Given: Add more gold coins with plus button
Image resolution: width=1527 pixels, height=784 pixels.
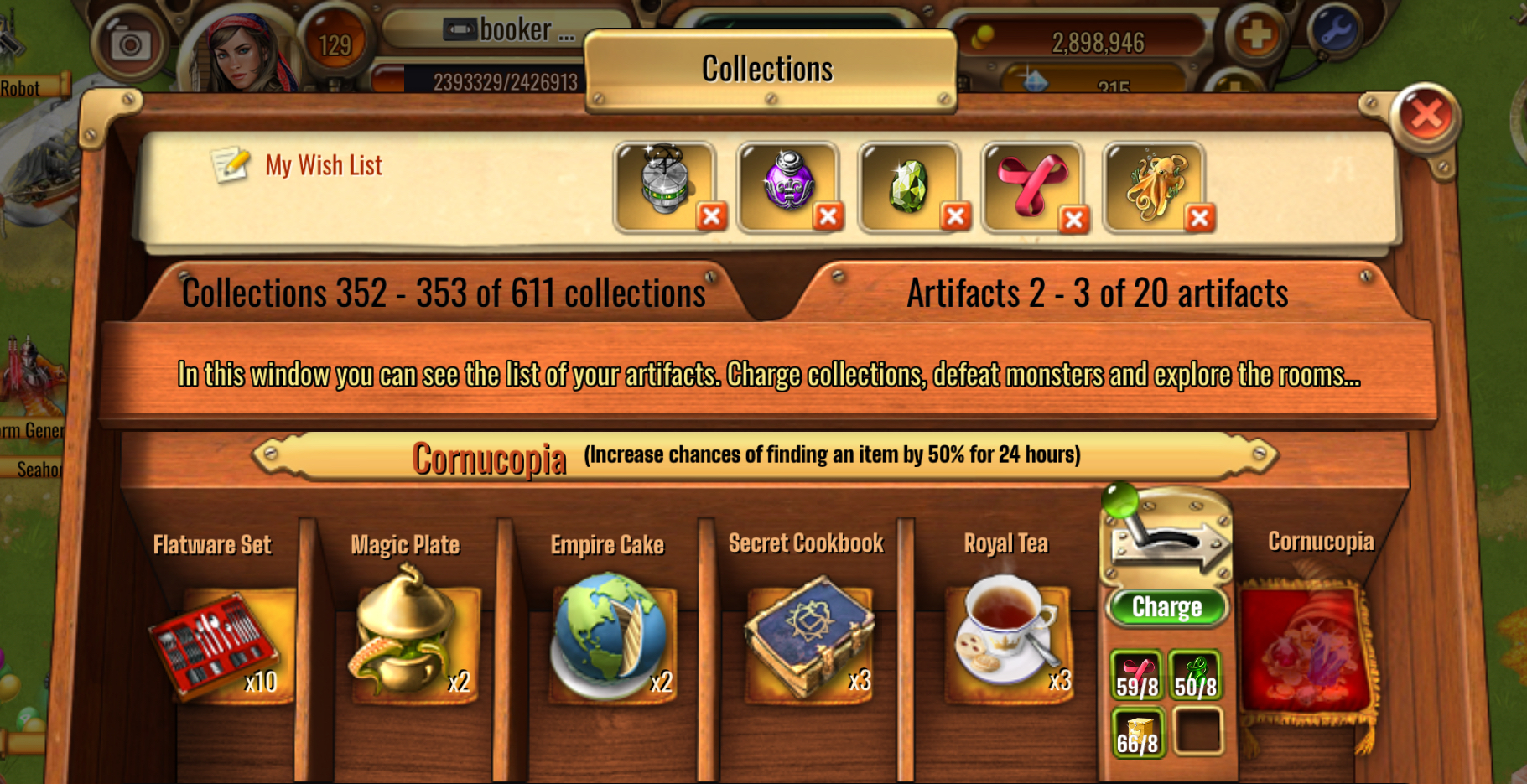Looking at the screenshot, I should tap(1255, 35).
